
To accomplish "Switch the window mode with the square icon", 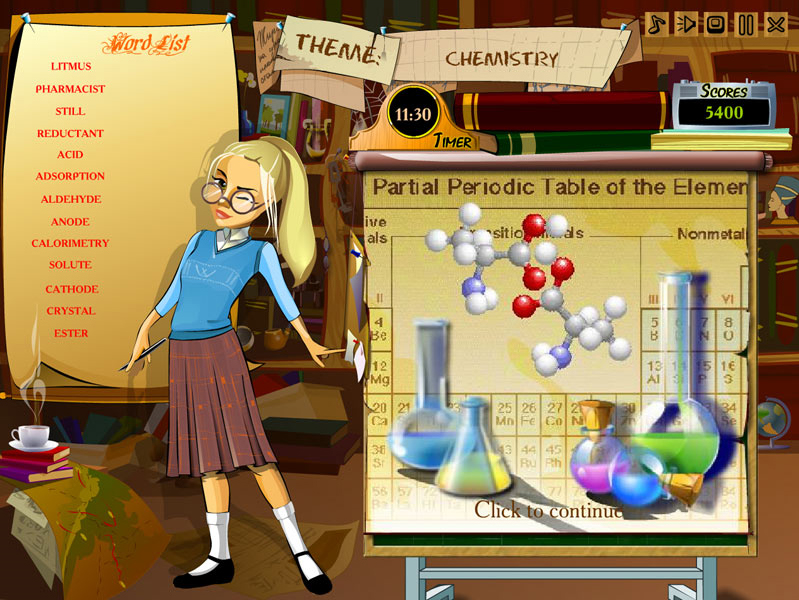I will [716, 24].
